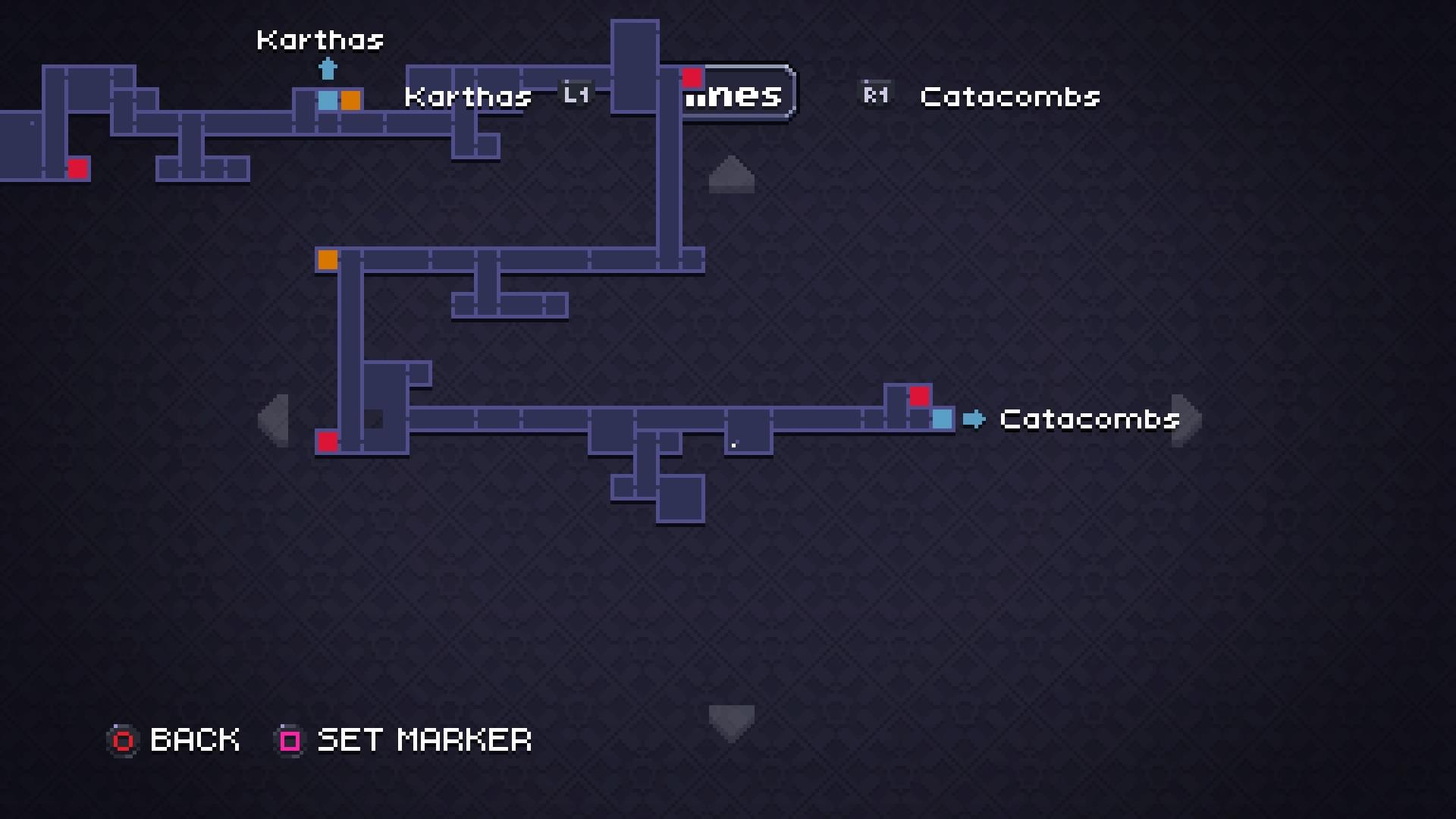Select the red save marker in the upper-left rooms
This screenshot has height=819, width=1456.
click(x=78, y=168)
